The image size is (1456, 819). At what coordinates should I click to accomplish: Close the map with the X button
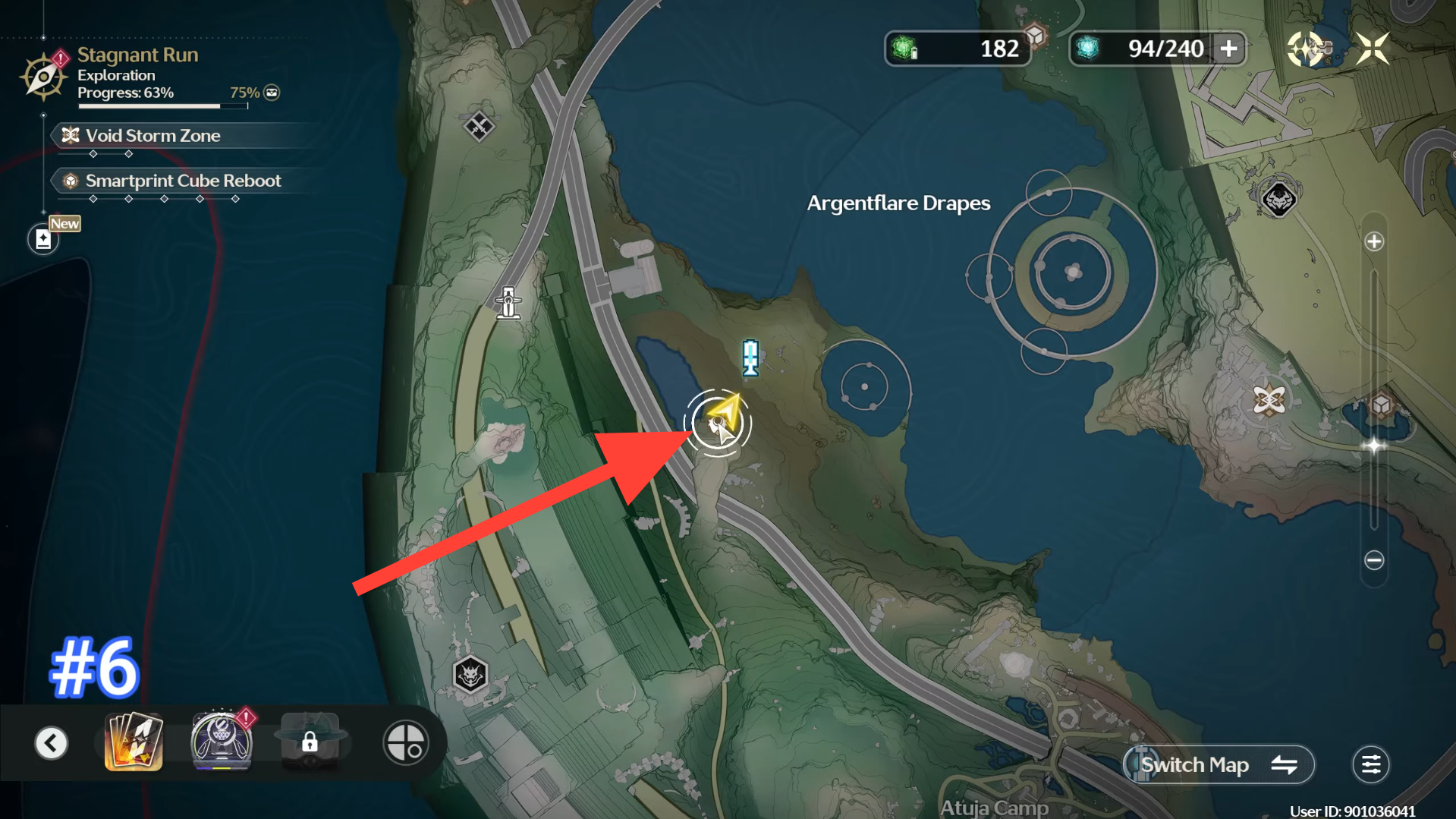(x=1372, y=49)
